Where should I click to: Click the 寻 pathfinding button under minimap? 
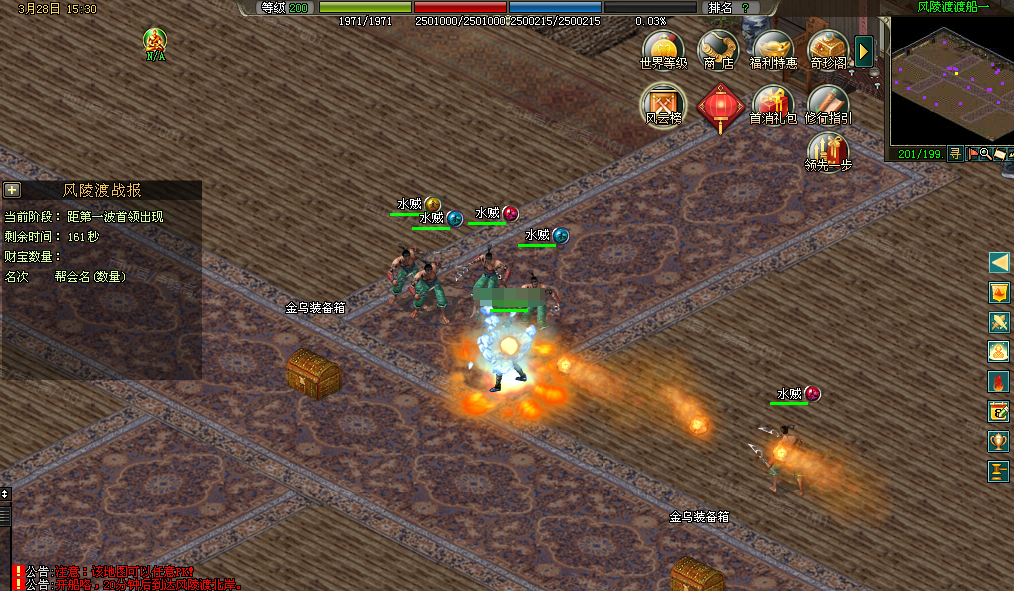point(955,154)
